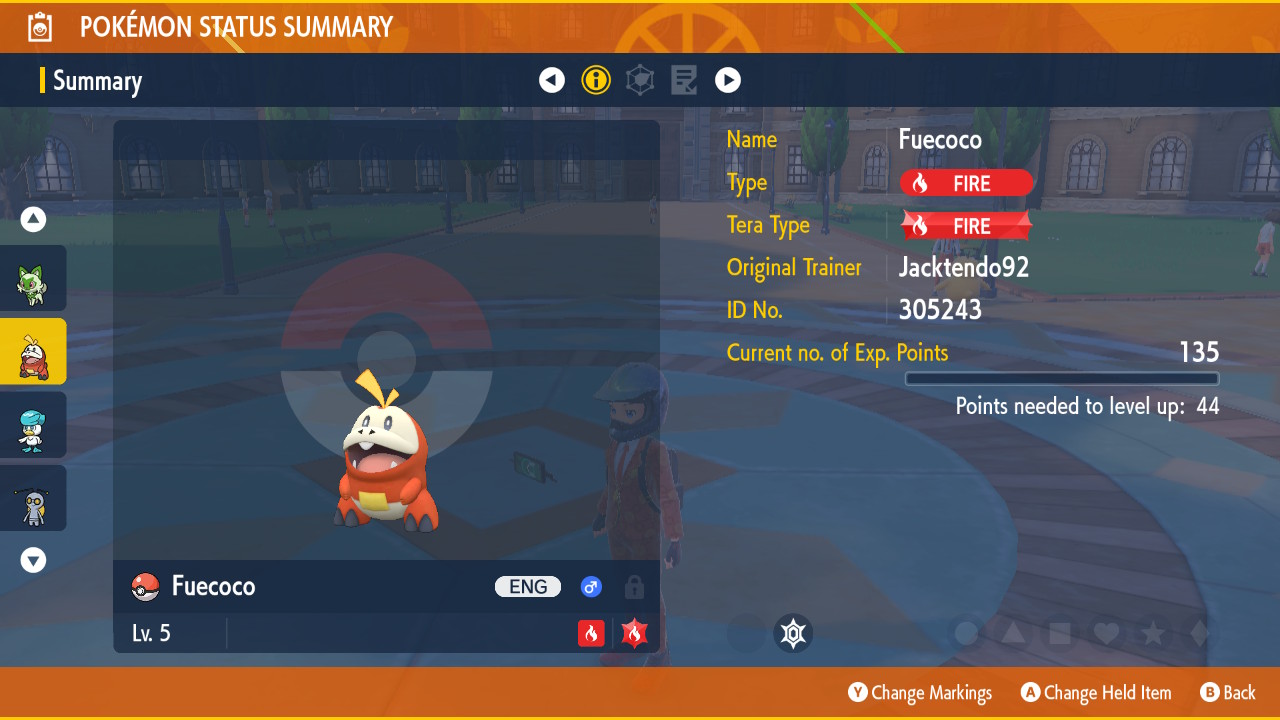Choose Quaxly in the party list
This screenshot has height=720, width=1280.
click(x=33, y=425)
